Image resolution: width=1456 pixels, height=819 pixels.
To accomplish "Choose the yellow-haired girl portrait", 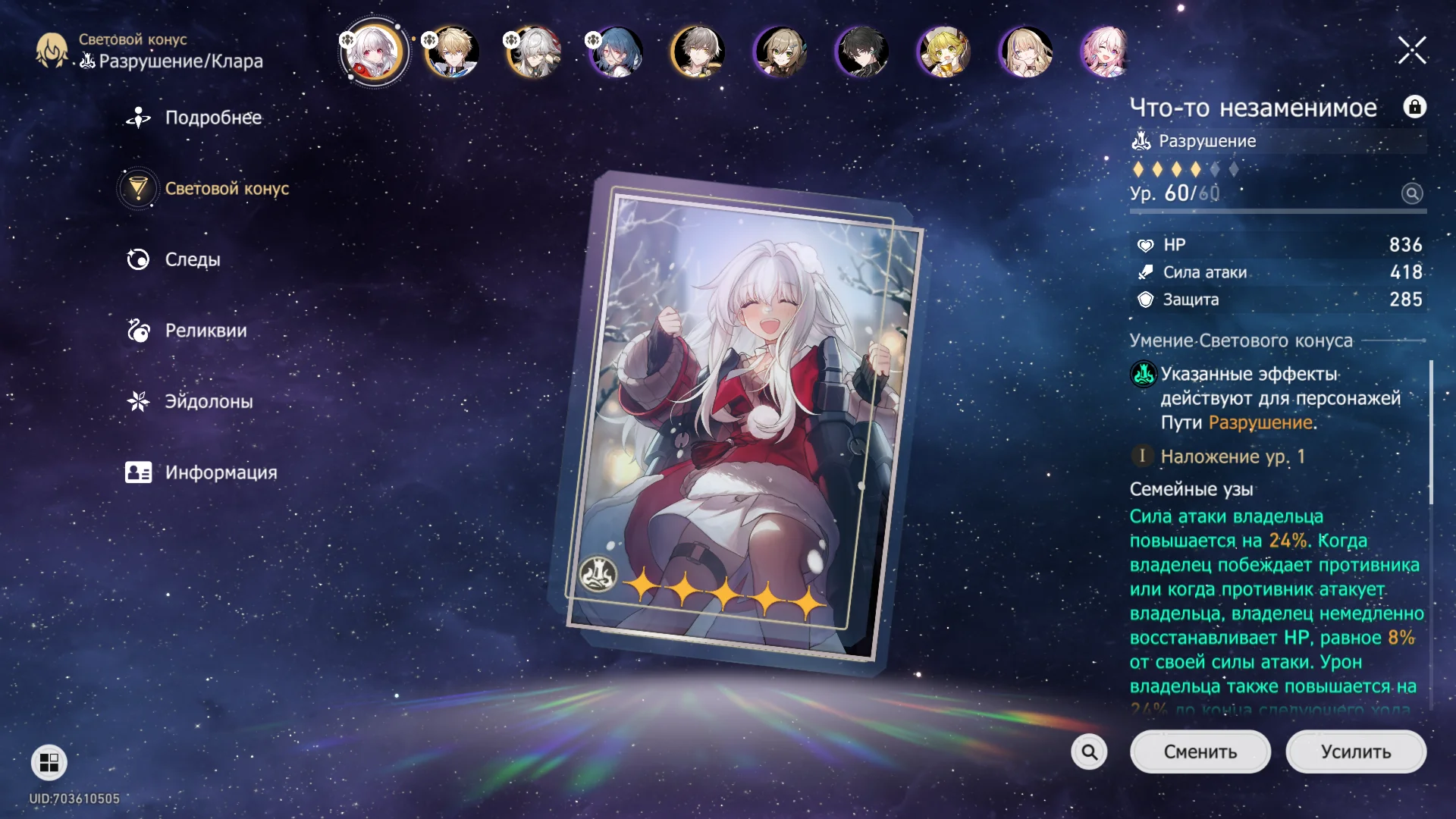I will [x=943, y=52].
